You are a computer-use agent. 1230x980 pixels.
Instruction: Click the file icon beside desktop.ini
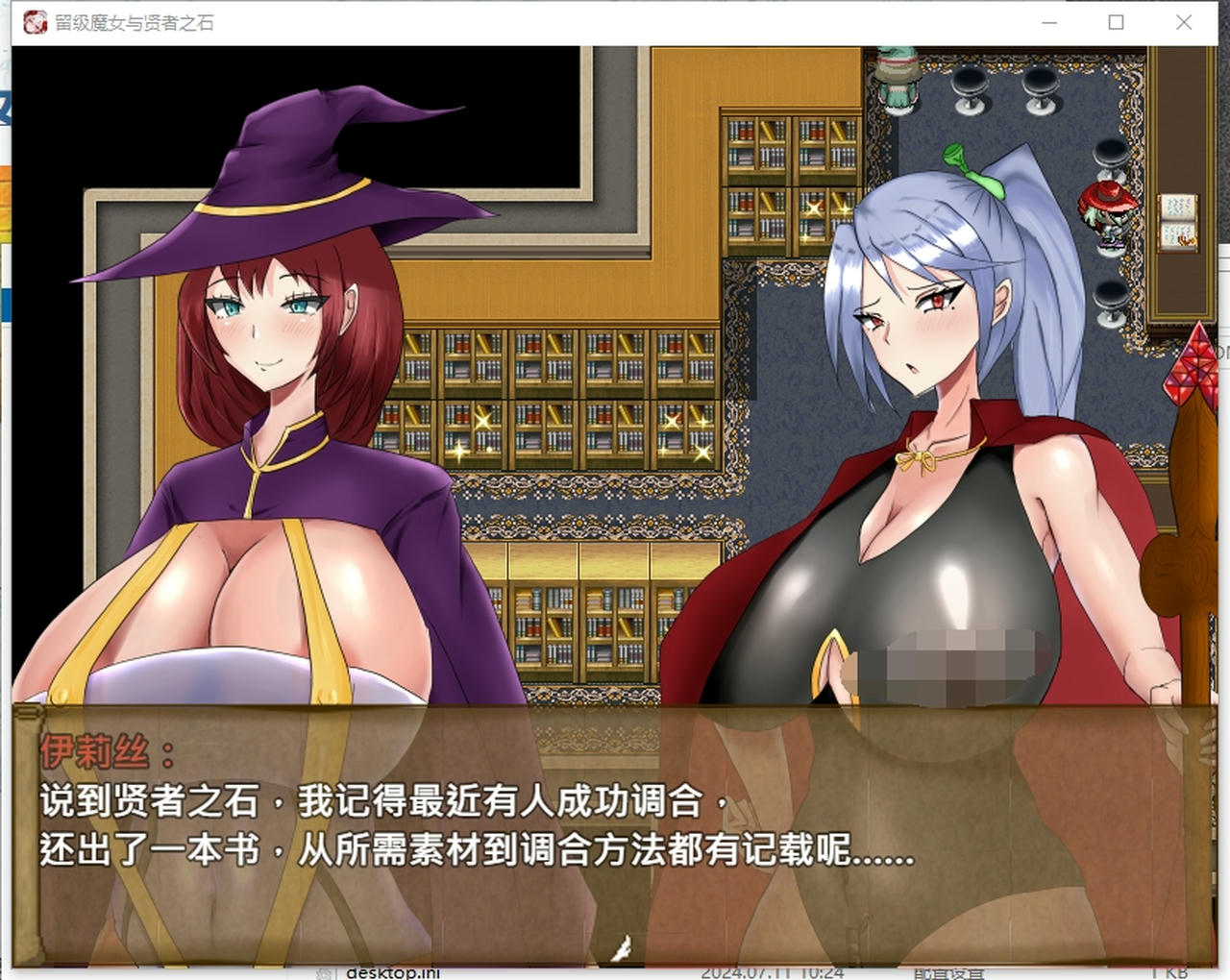tap(323, 972)
